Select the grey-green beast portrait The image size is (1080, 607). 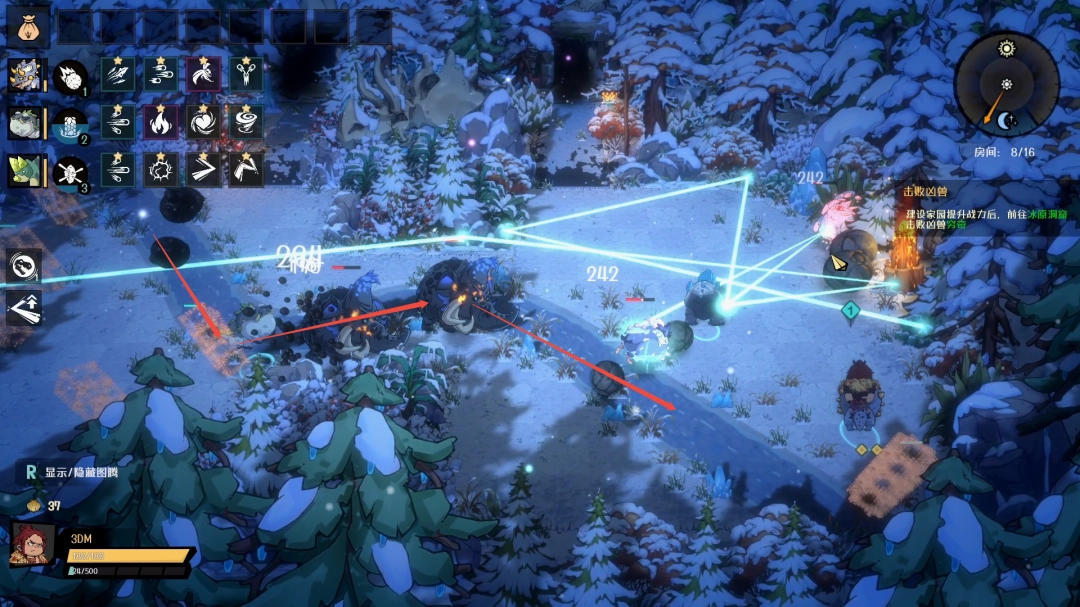[24, 123]
